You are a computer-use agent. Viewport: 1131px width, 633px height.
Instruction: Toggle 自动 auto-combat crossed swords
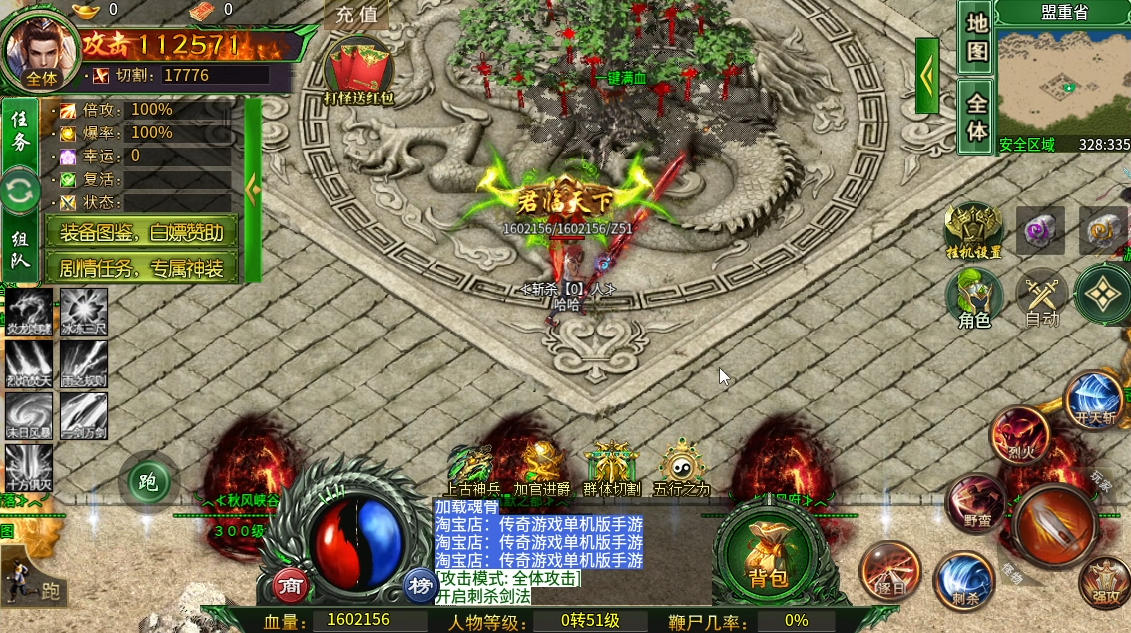coord(1042,297)
